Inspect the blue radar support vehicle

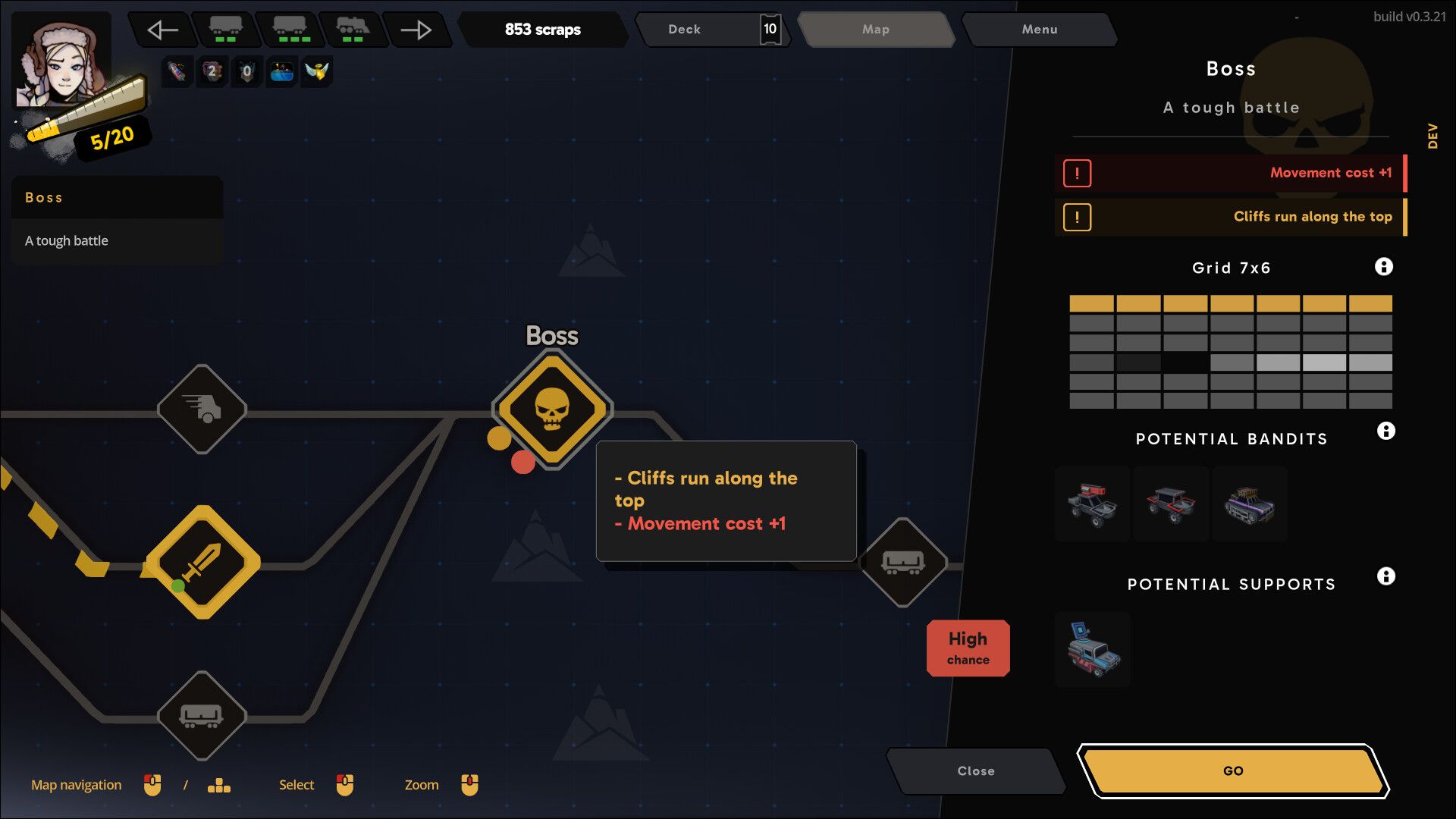click(1092, 650)
